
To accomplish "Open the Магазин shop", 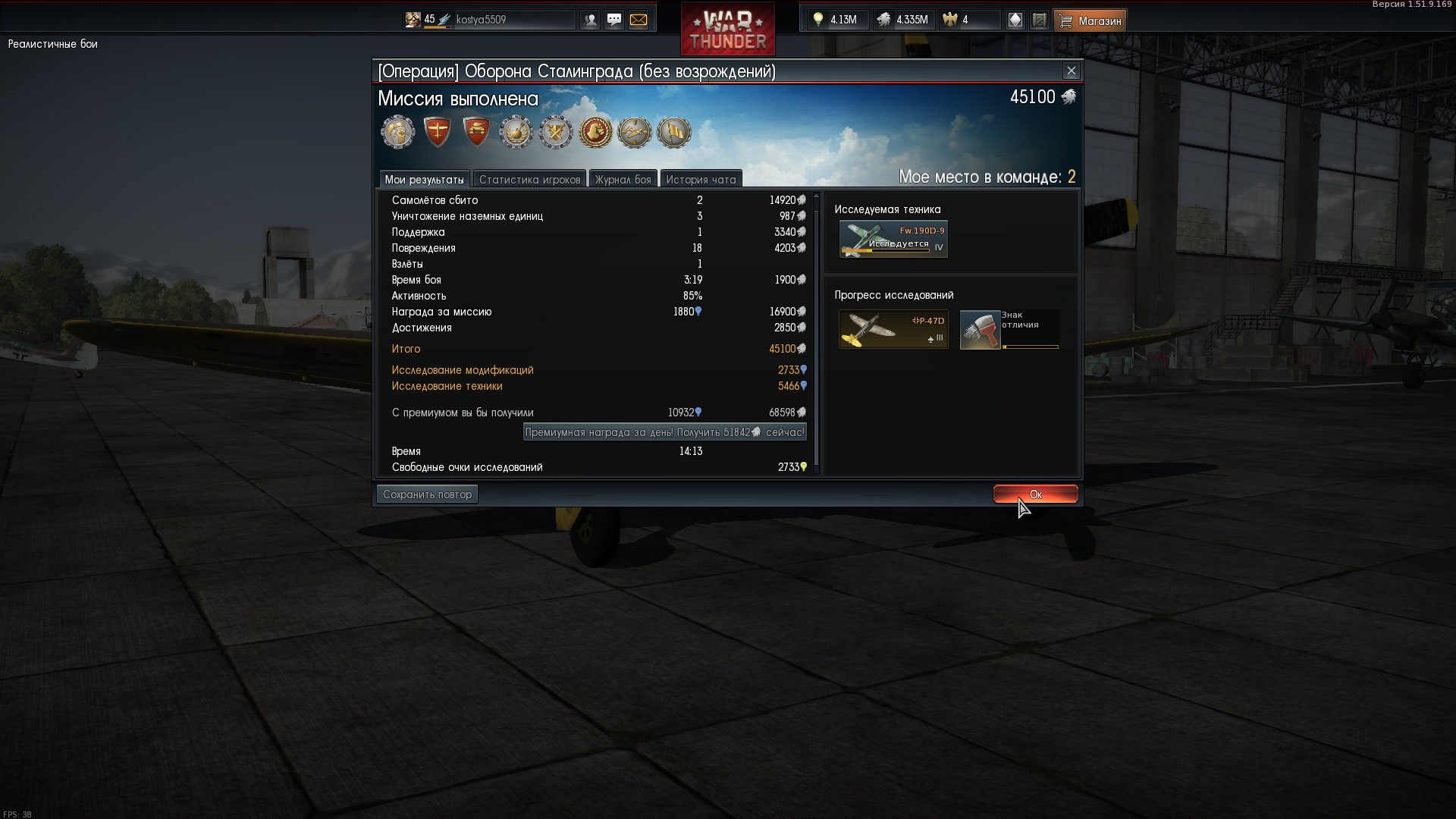I will [x=1090, y=20].
